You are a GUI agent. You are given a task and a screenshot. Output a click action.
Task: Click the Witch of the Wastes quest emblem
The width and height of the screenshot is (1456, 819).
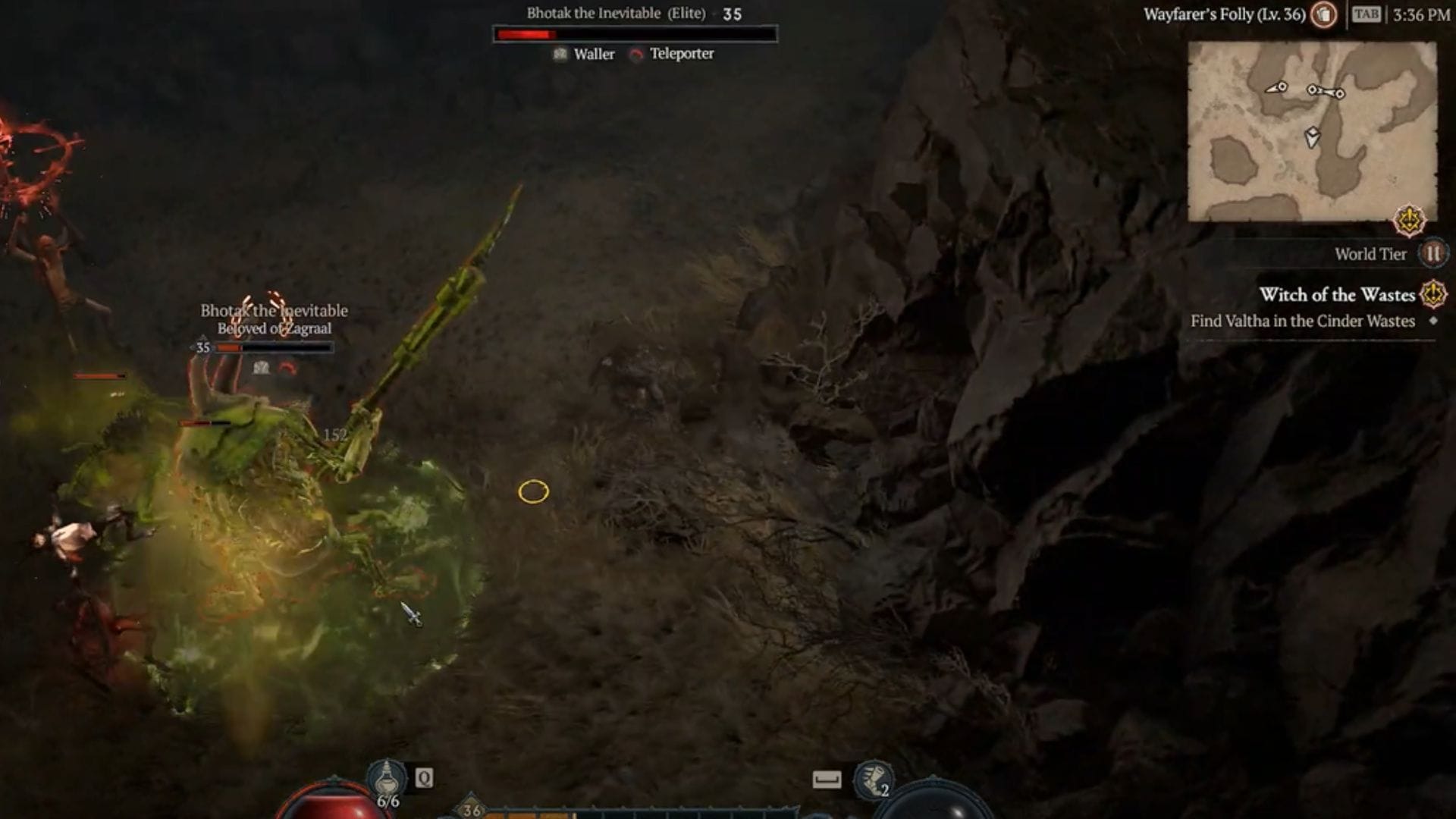(1433, 296)
